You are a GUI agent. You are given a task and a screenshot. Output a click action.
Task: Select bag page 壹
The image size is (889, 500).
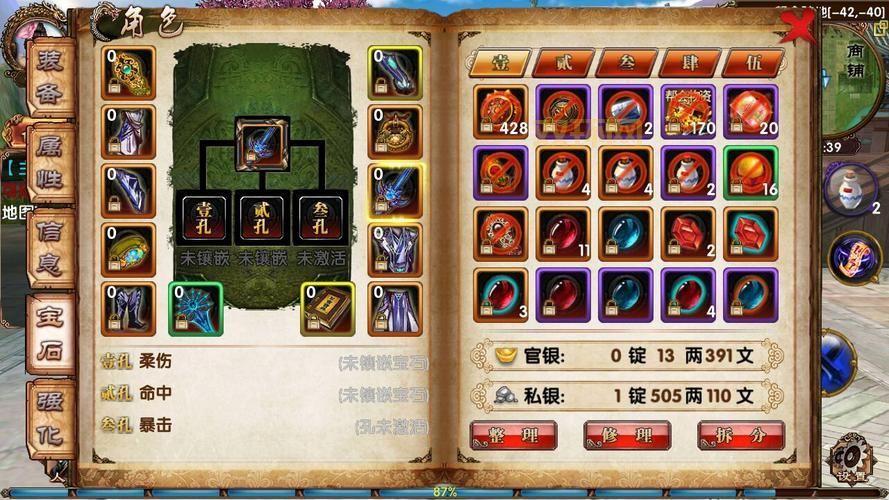click(x=499, y=63)
